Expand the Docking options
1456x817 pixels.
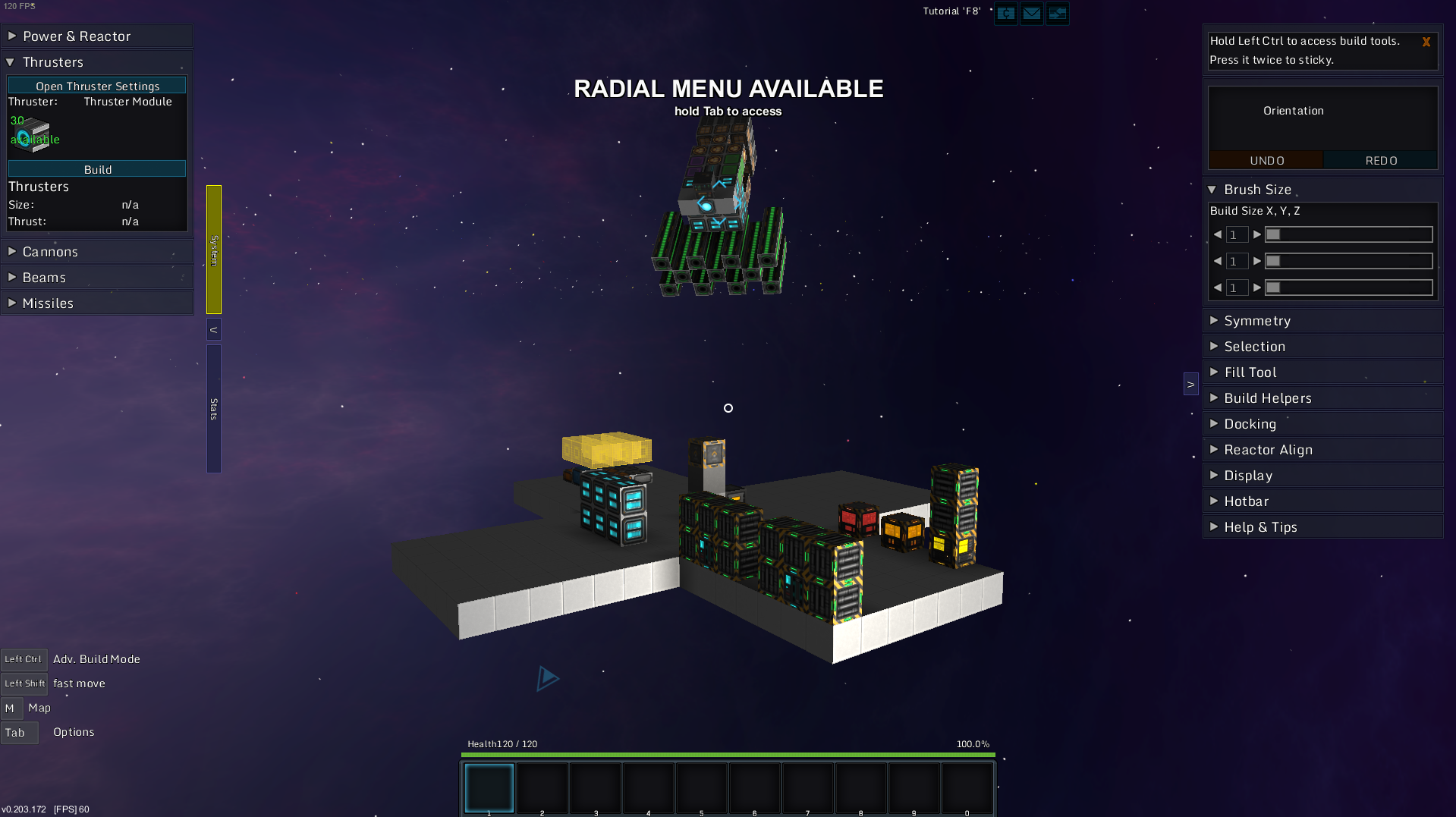point(1250,424)
